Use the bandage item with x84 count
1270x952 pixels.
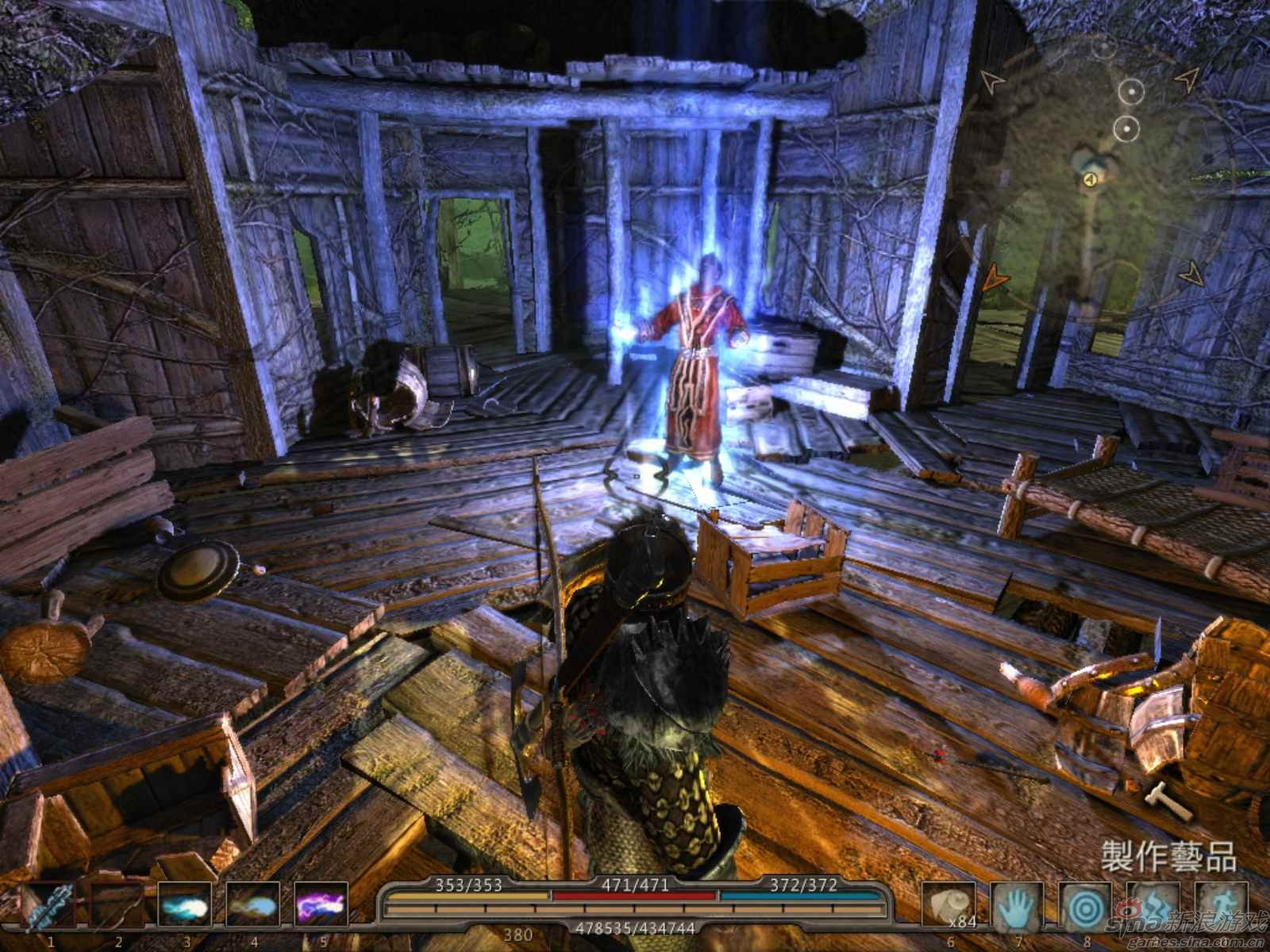pyautogui.click(x=949, y=904)
